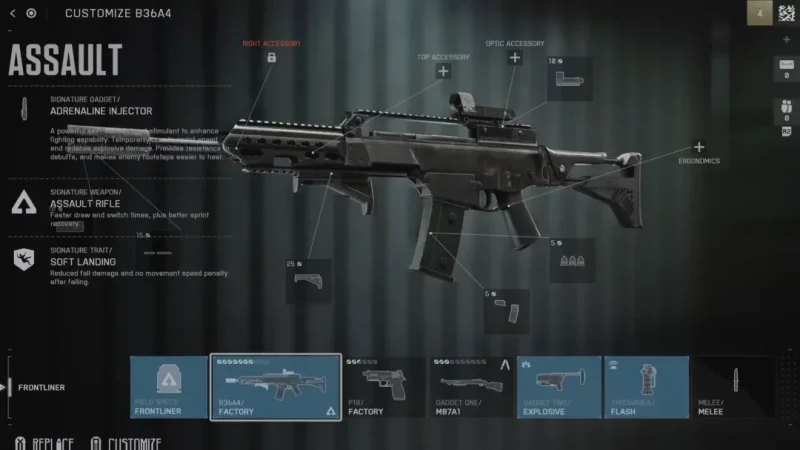The width and height of the screenshot is (800, 450).
Task: Select the ammunition attachment tile showing three bullets
Action: [x=572, y=260]
